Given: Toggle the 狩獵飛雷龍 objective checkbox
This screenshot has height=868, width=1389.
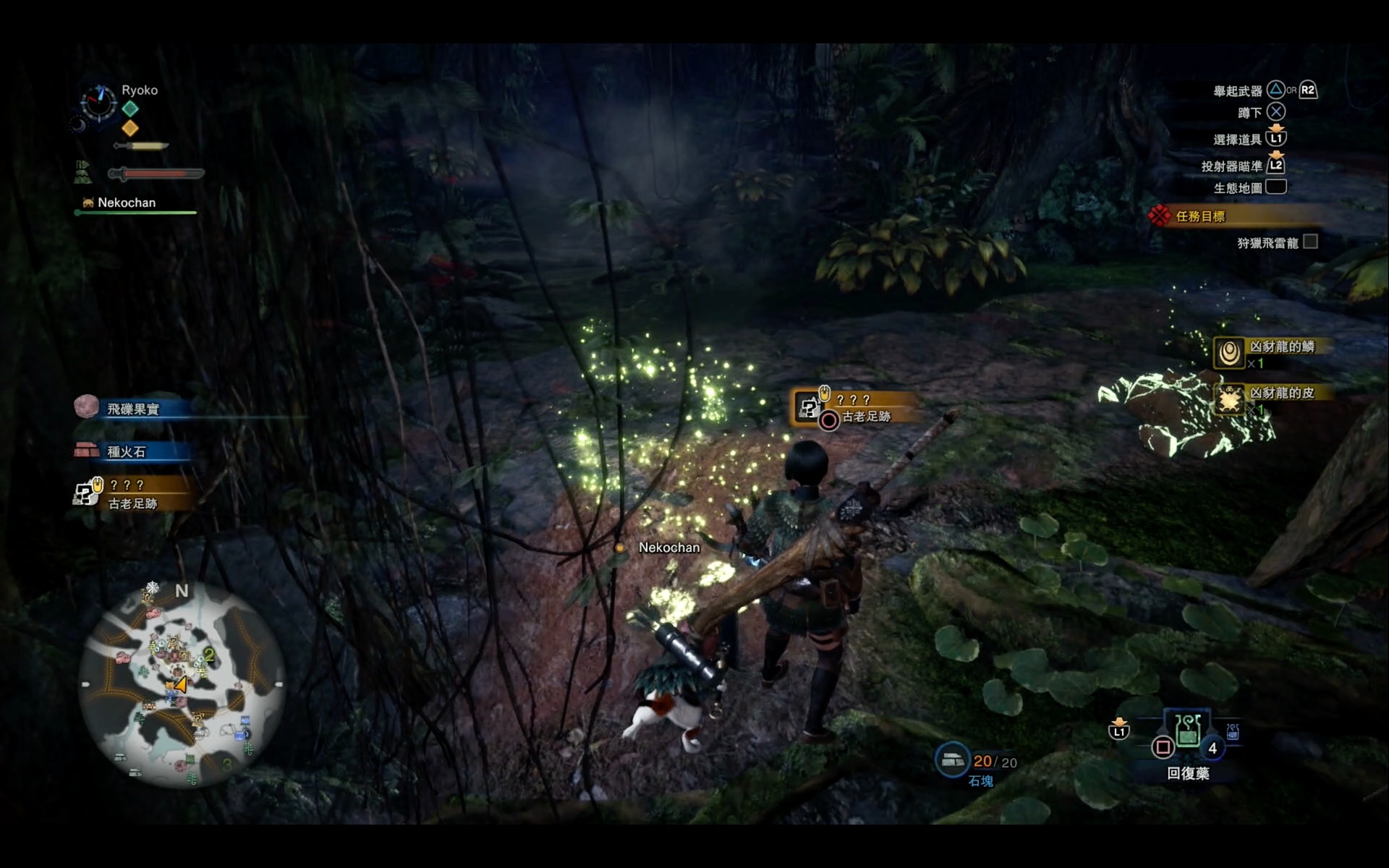Looking at the screenshot, I should (x=1310, y=242).
